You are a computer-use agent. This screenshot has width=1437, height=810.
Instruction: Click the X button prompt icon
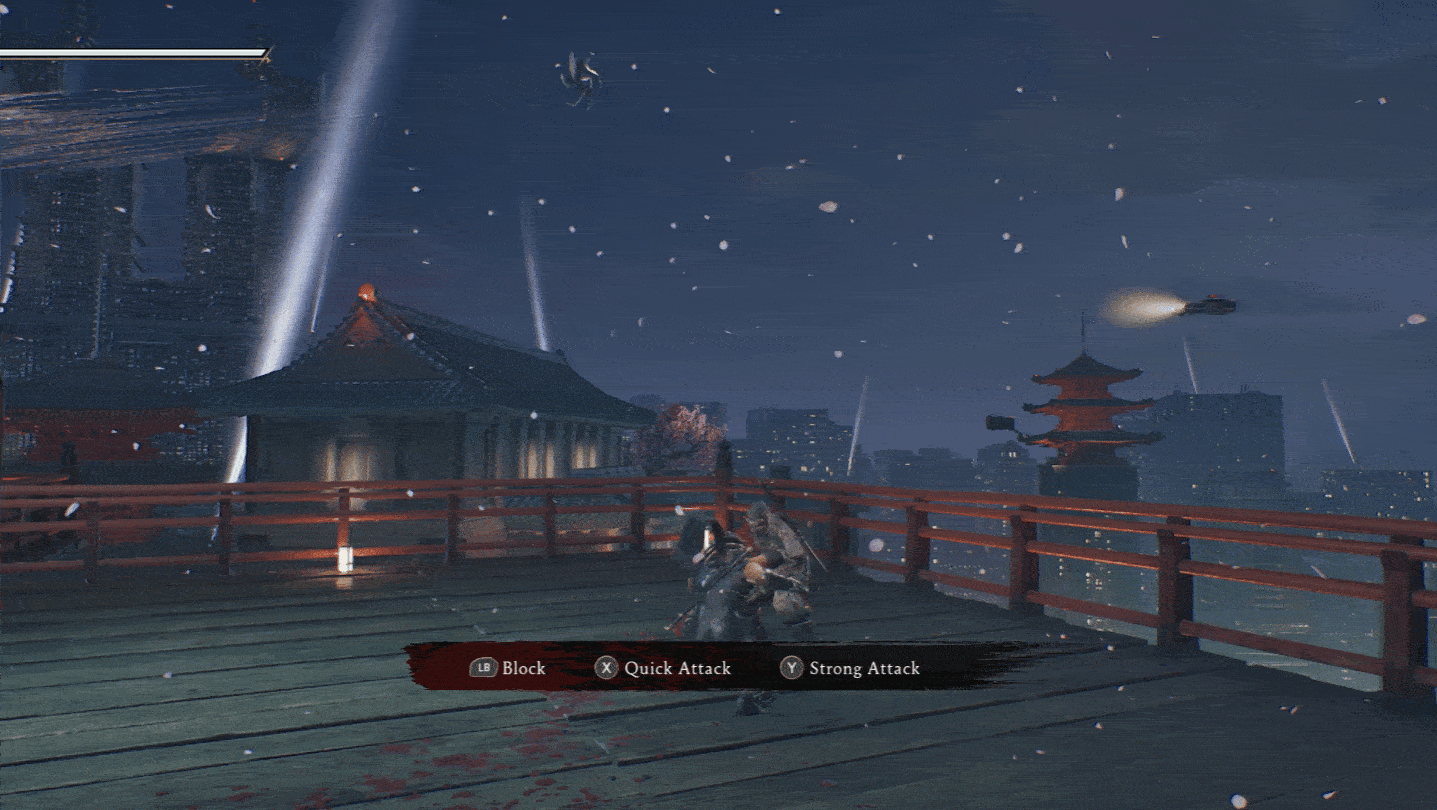(607, 669)
